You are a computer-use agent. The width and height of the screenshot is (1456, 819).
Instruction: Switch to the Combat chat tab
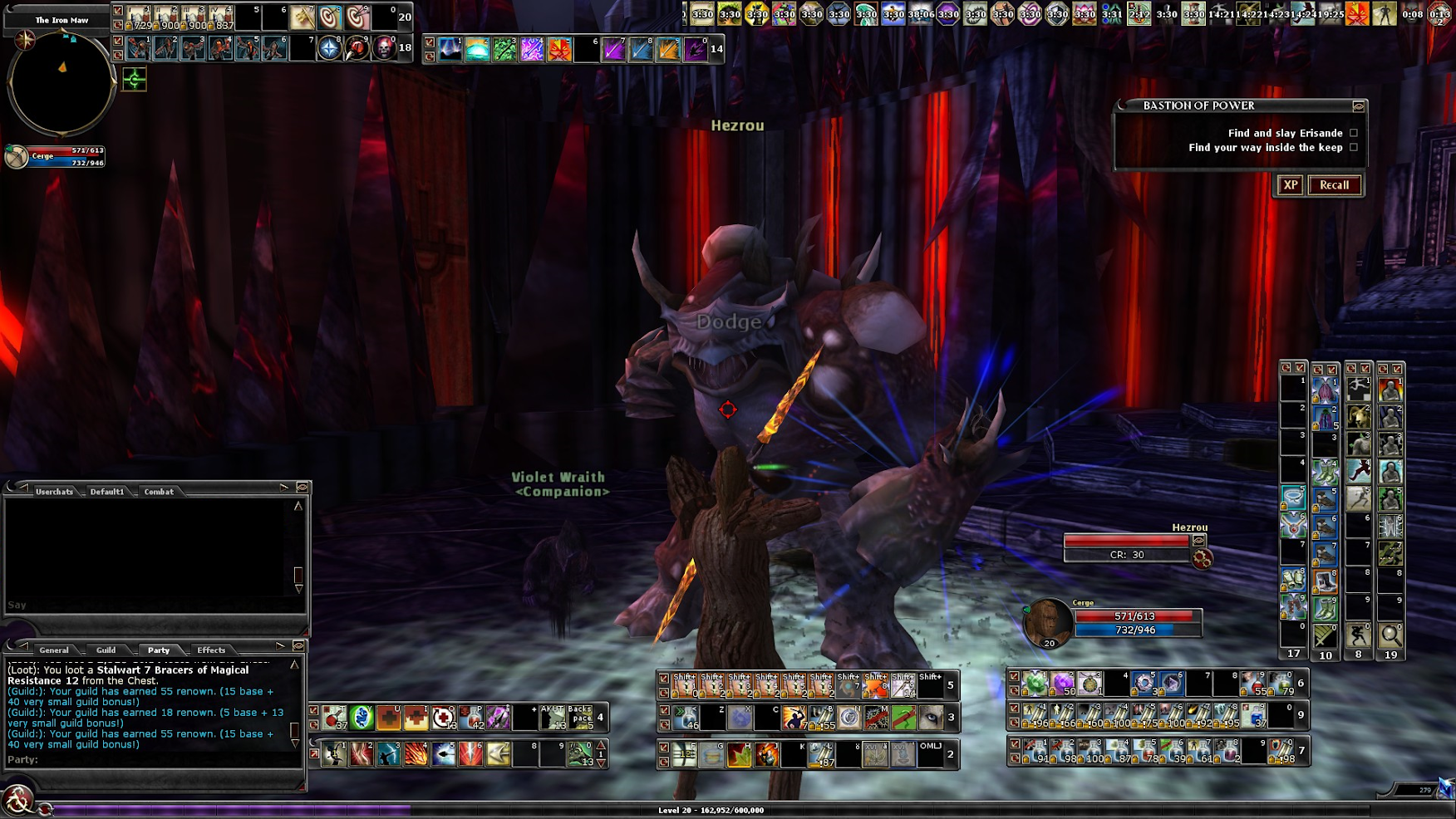pyautogui.click(x=159, y=492)
